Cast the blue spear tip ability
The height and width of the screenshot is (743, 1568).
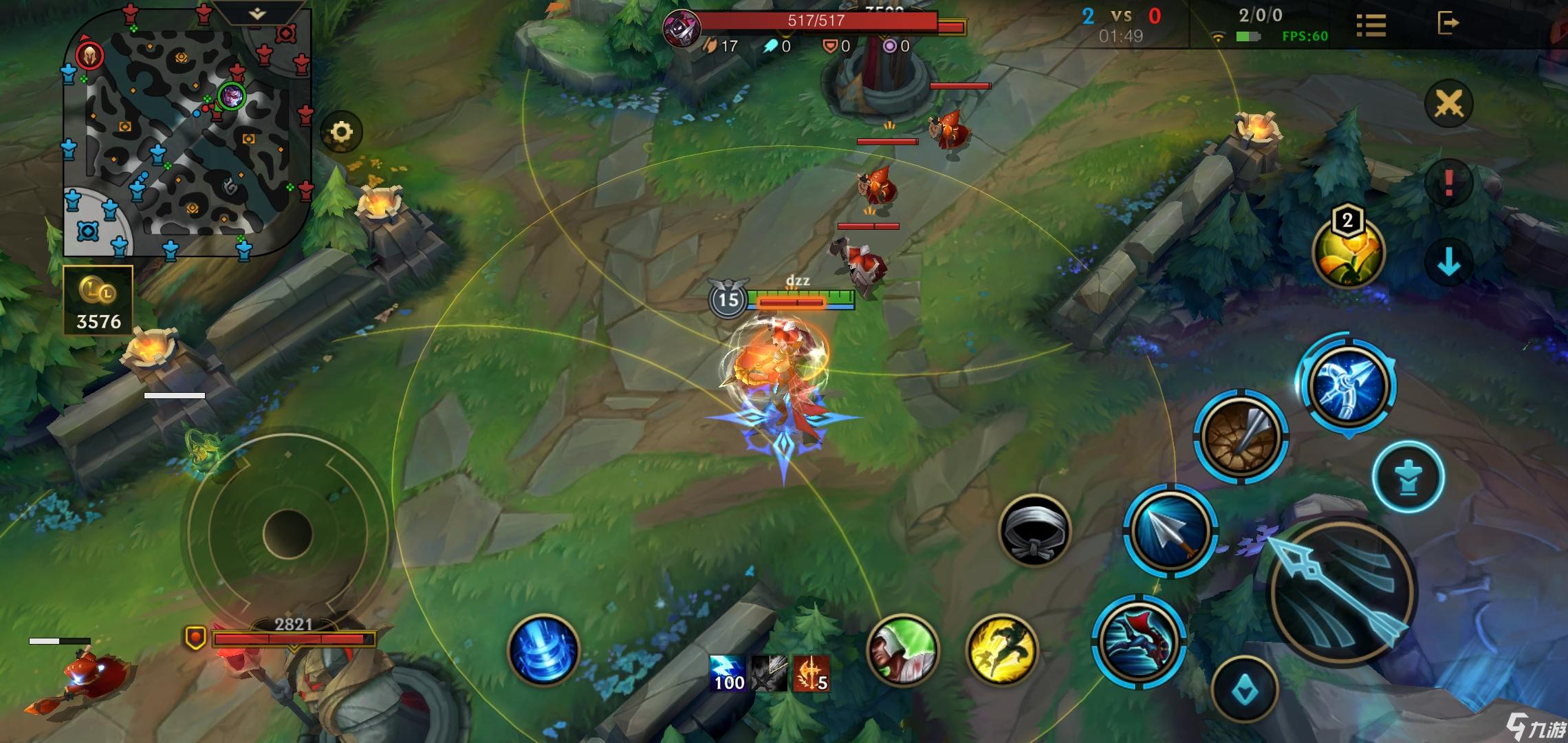pyautogui.click(x=1170, y=530)
